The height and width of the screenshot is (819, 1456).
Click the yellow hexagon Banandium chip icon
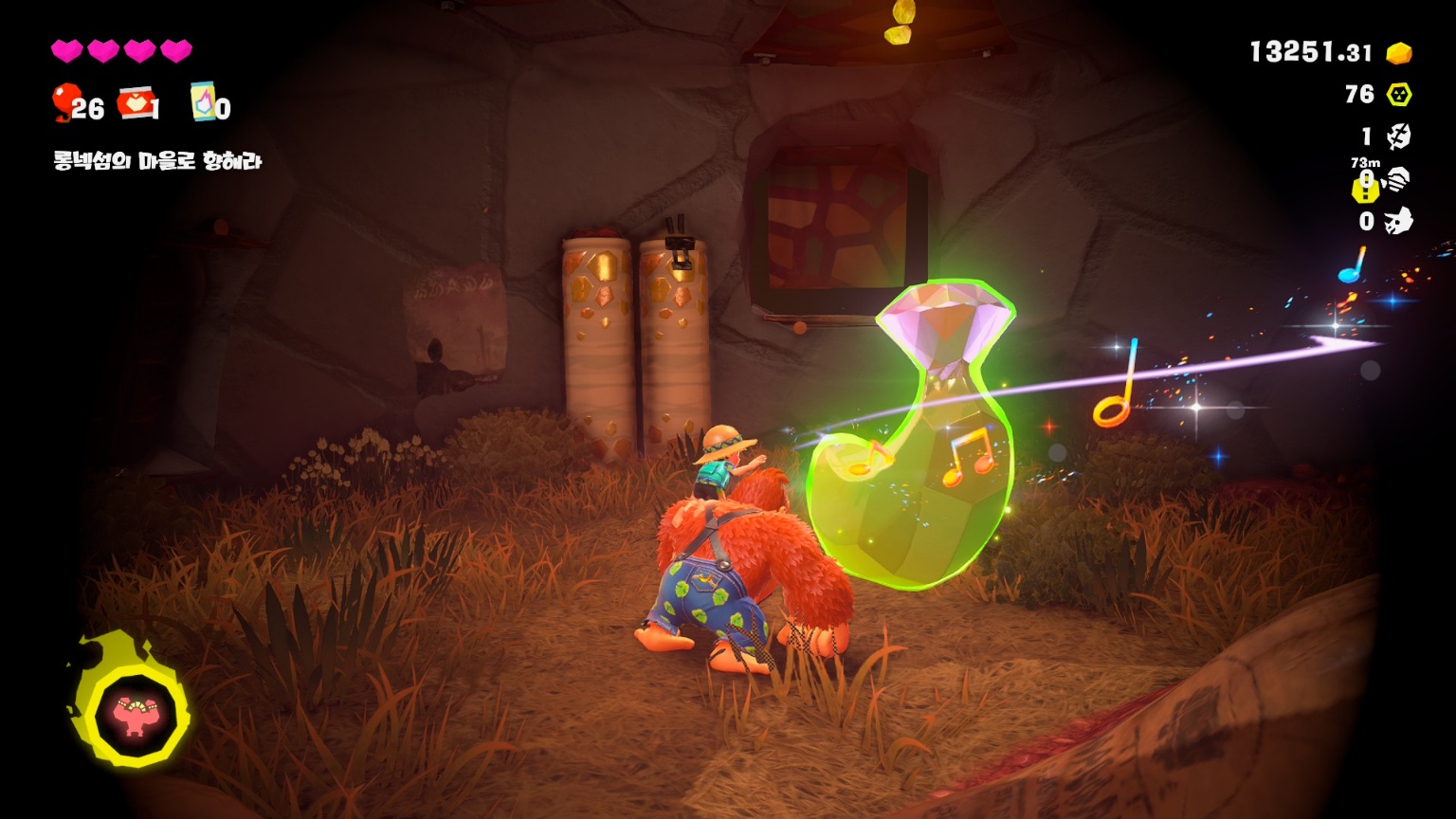pyautogui.click(x=1399, y=95)
